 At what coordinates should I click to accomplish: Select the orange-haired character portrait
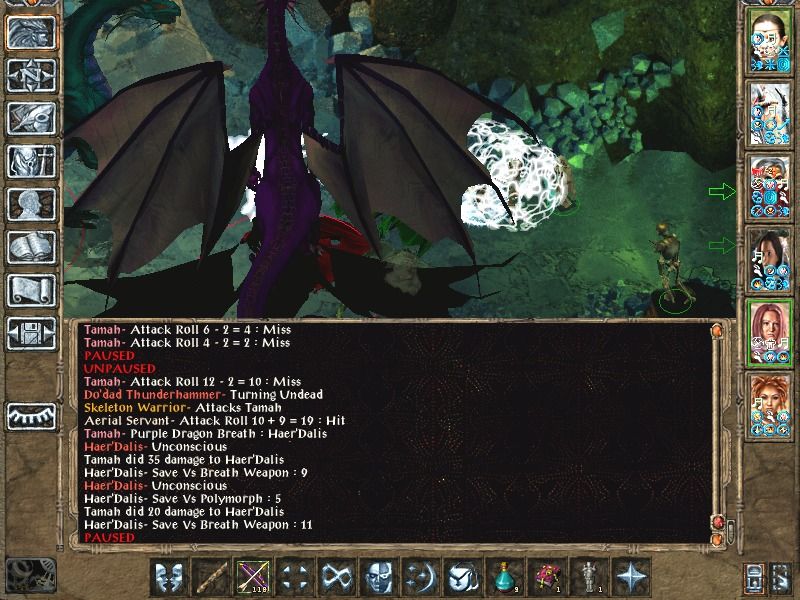coord(770,406)
